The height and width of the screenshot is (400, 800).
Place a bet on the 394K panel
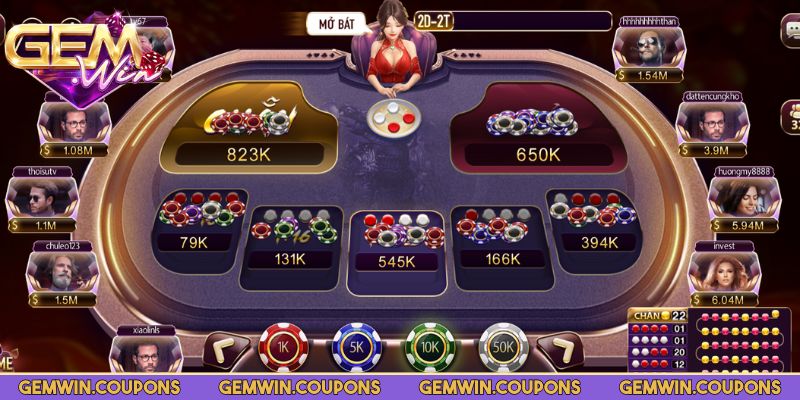[598, 222]
